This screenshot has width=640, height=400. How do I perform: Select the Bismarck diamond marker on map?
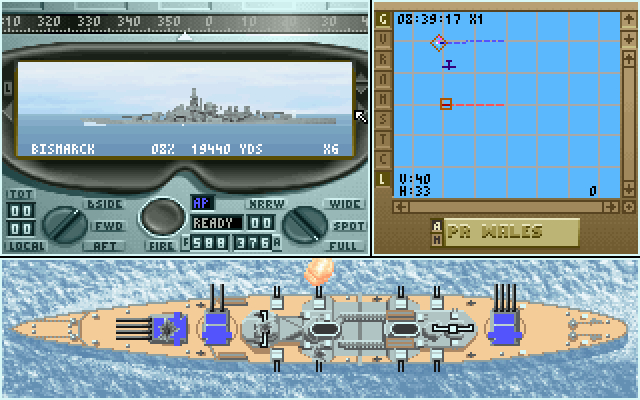point(438,42)
